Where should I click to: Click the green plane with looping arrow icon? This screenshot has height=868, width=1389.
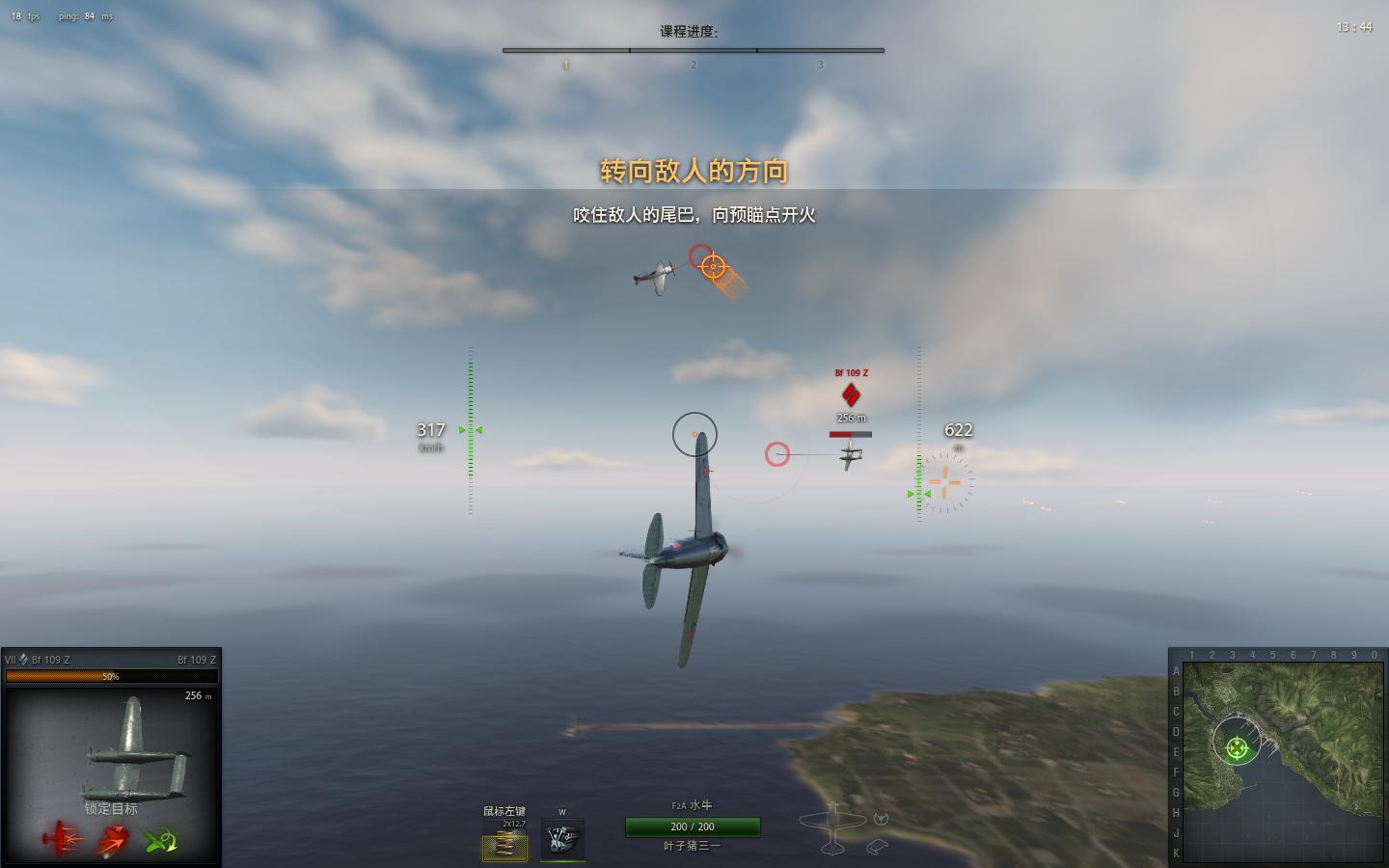(161, 841)
